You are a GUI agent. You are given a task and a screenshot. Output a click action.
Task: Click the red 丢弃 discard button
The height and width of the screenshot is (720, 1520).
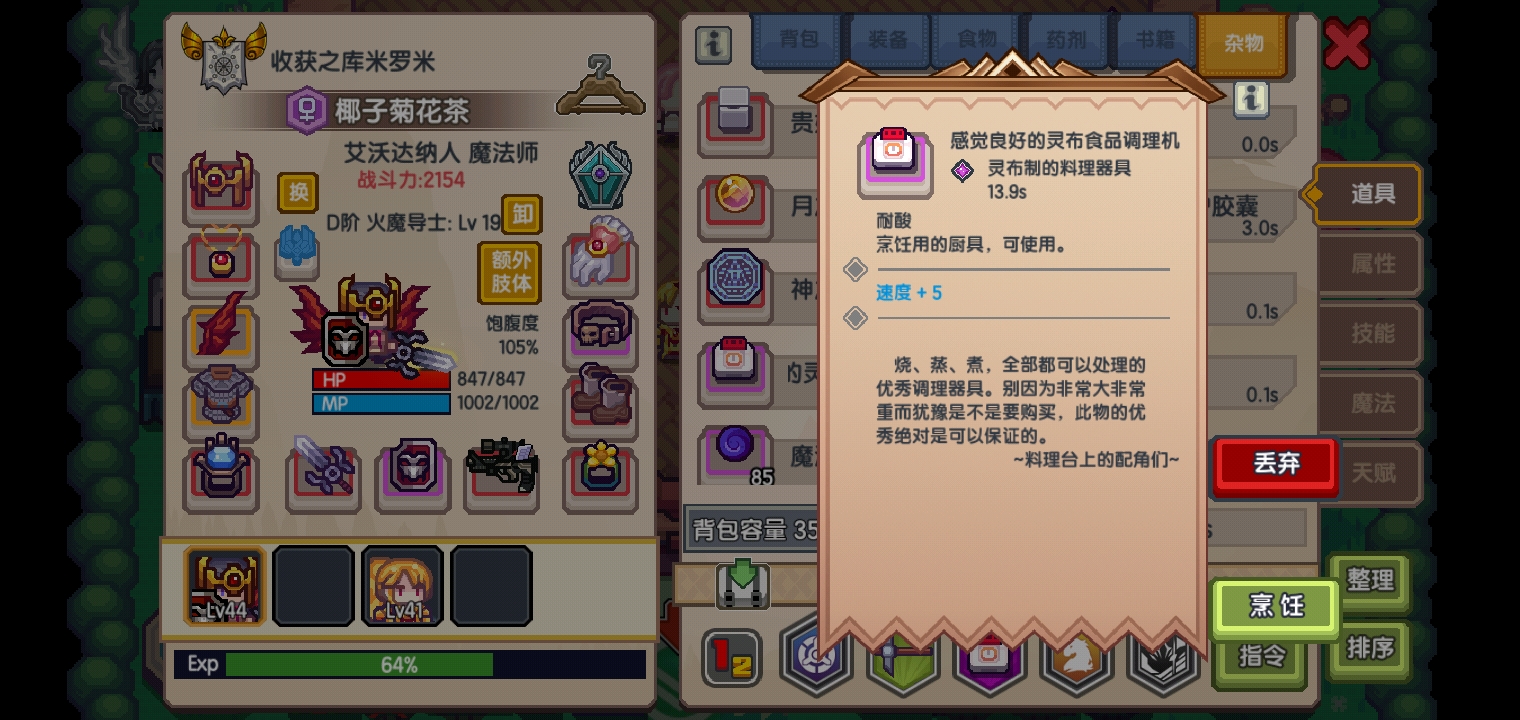point(1273,464)
